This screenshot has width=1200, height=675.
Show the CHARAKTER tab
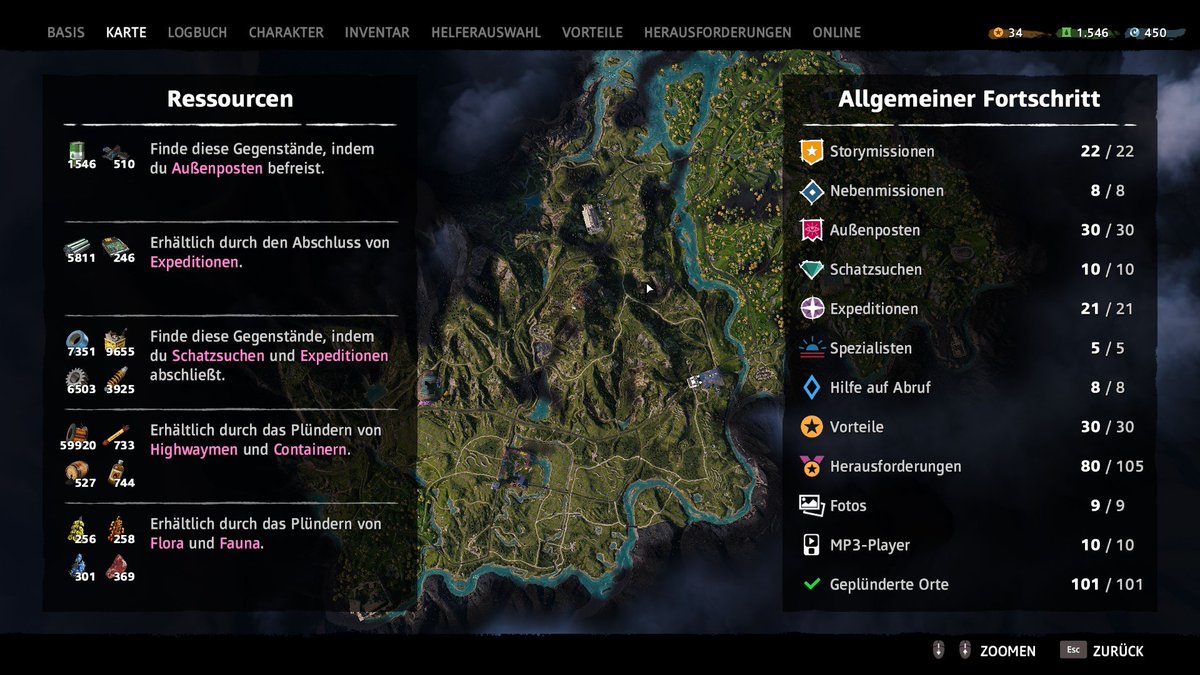click(x=286, y=32)
